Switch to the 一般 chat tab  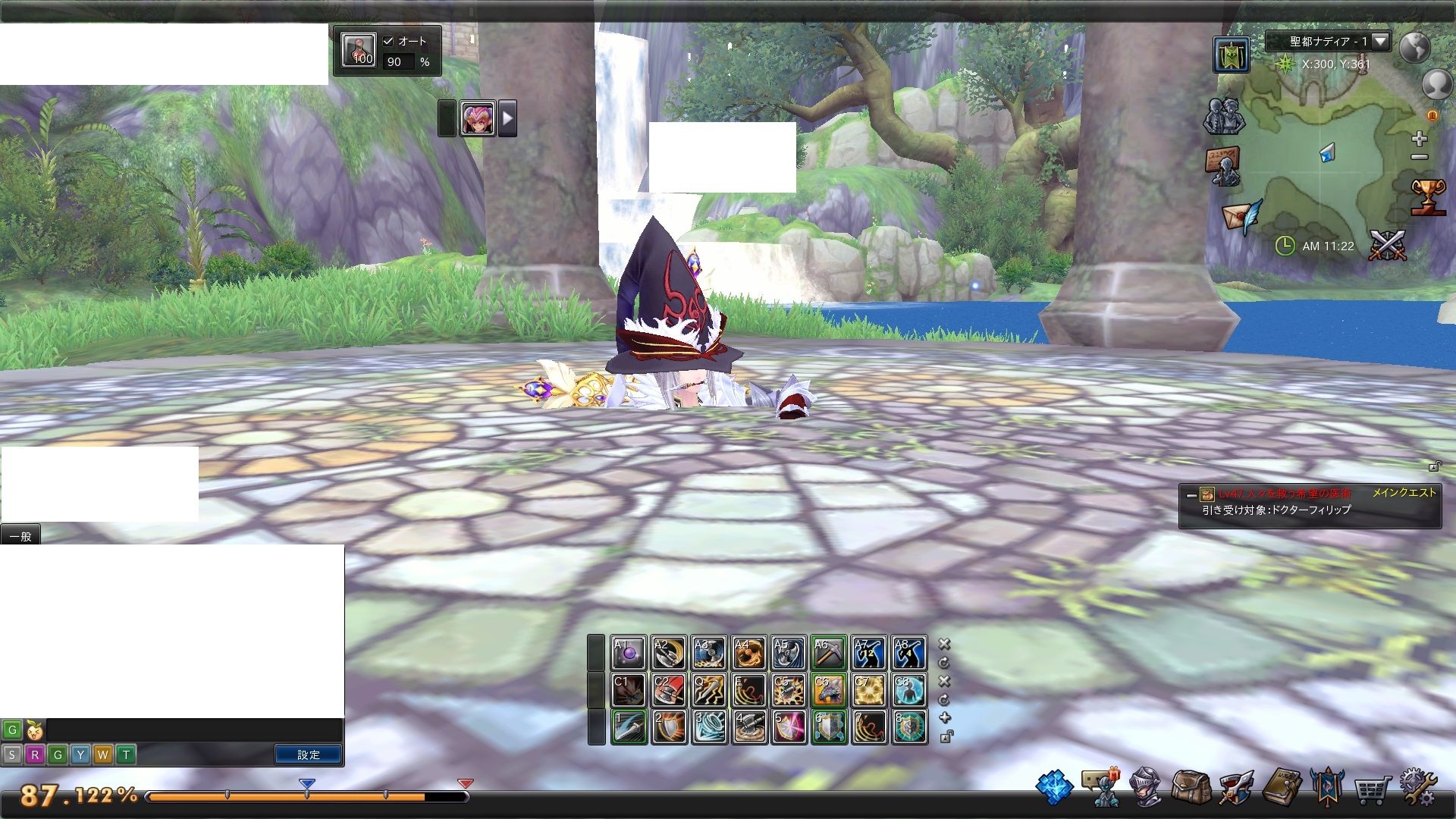tap(20, 536)
